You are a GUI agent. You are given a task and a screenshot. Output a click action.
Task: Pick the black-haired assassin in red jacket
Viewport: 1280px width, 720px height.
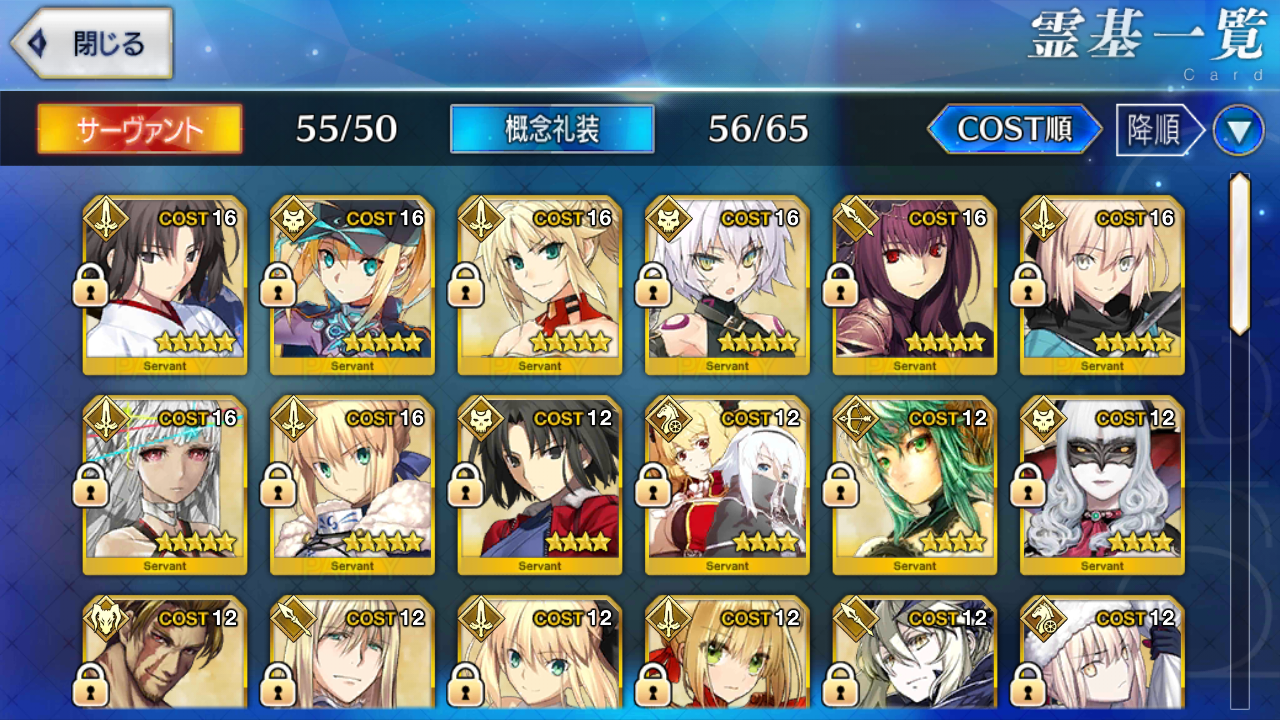(540, 485)
